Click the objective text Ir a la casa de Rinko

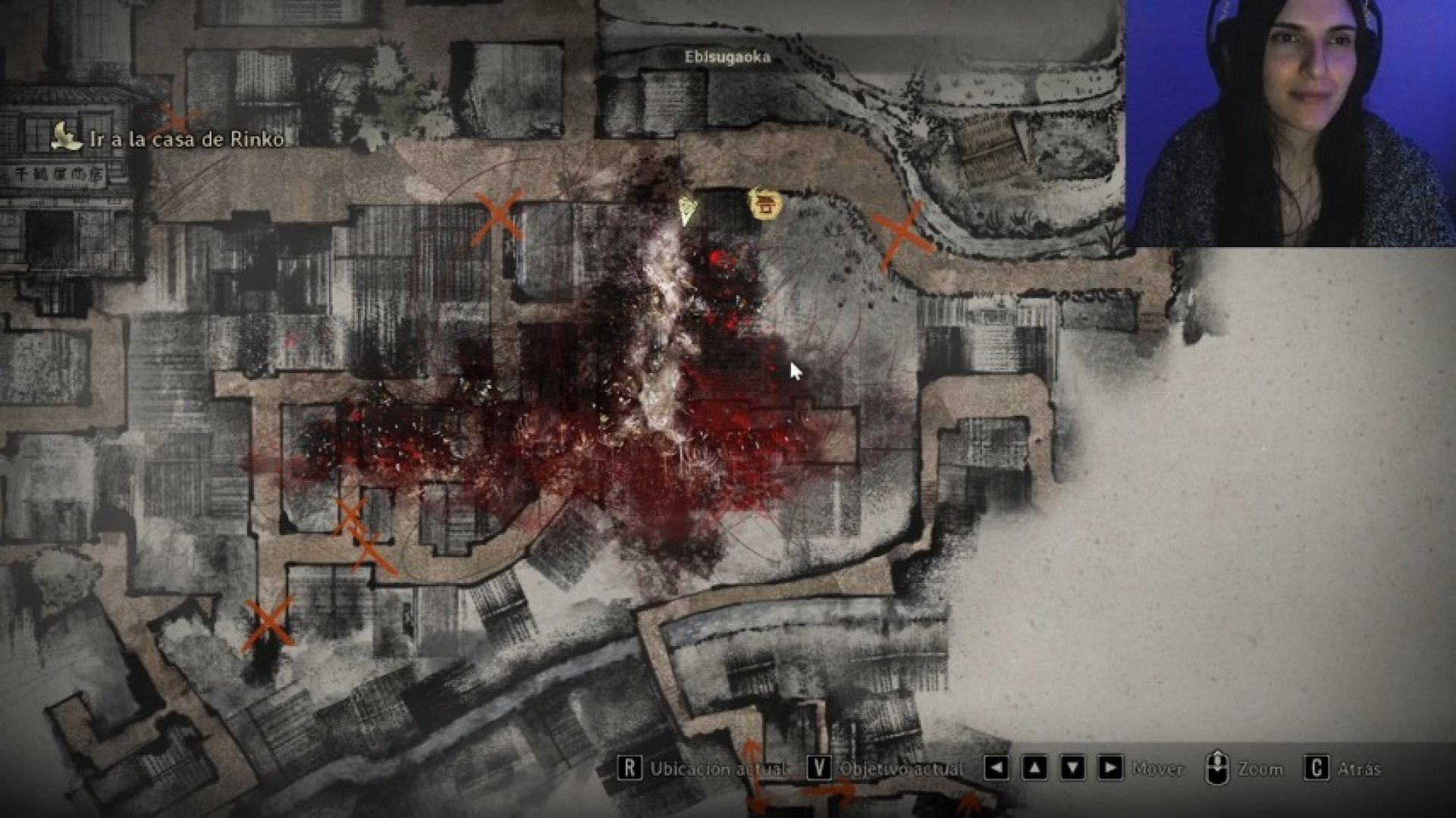[x=186, y=139]
